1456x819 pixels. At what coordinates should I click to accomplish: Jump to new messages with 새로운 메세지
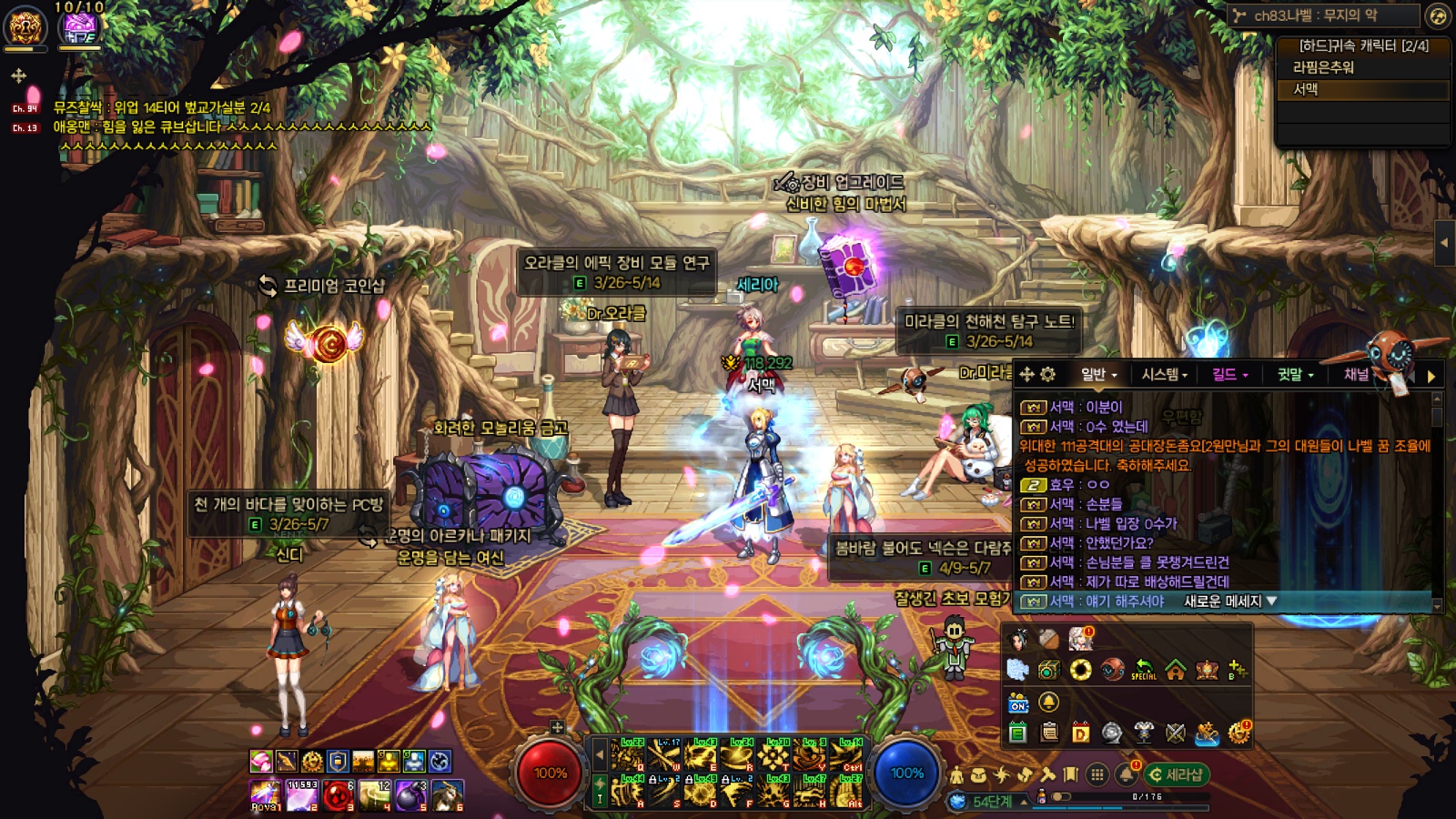1229,602
